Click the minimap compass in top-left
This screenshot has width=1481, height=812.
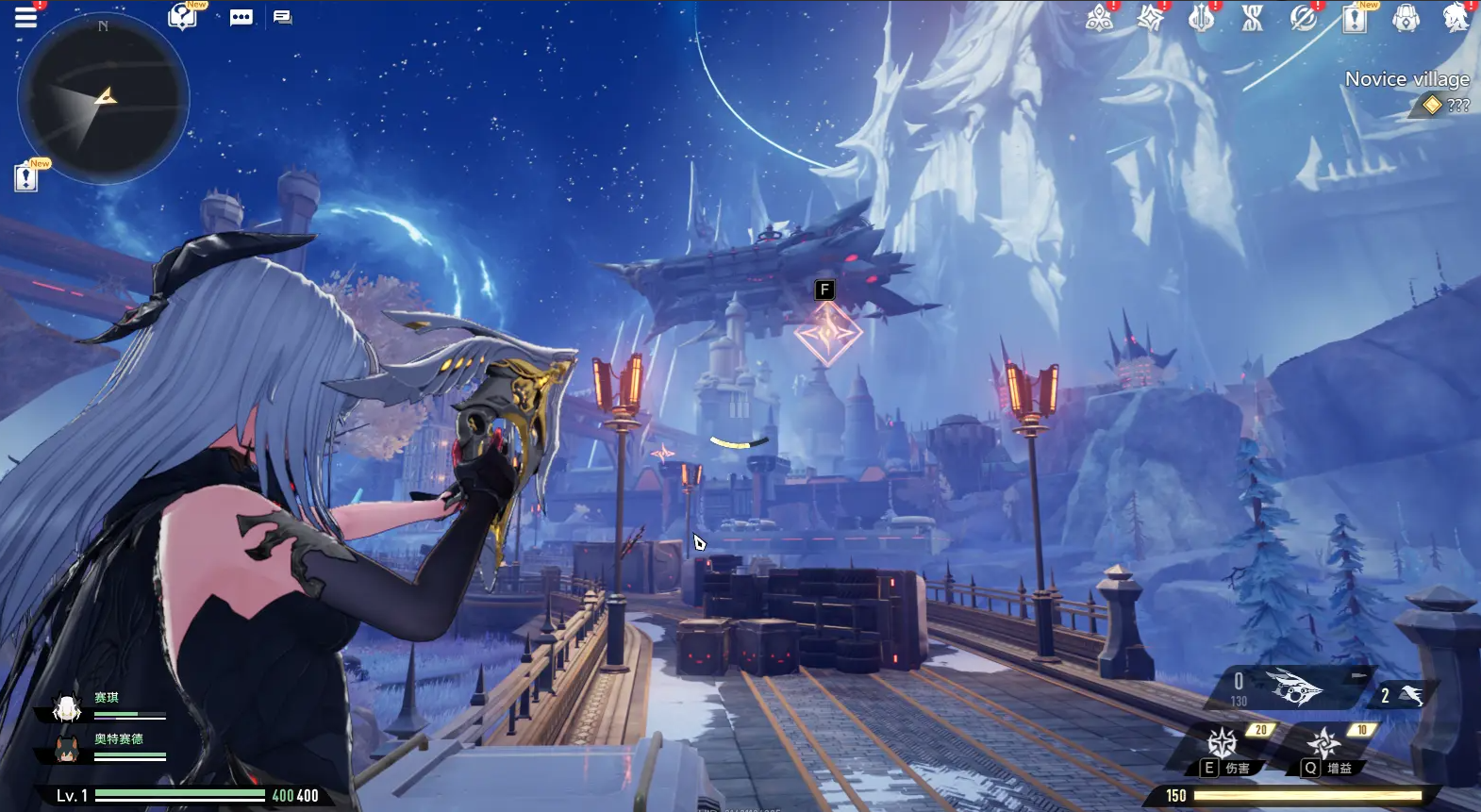click(x=104, y=99)
